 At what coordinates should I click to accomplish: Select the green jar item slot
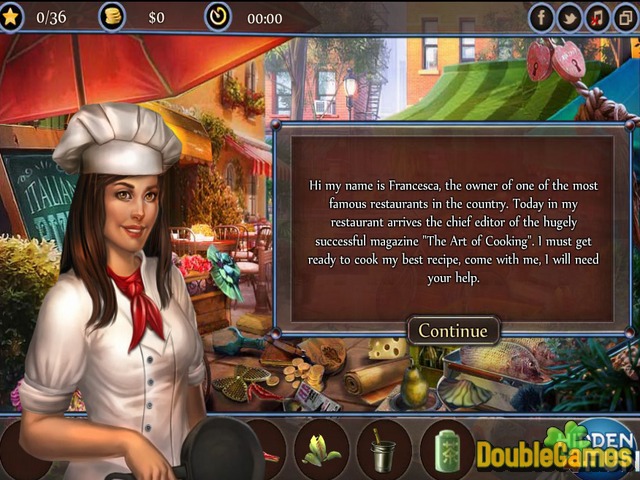(x=444, y=447)
